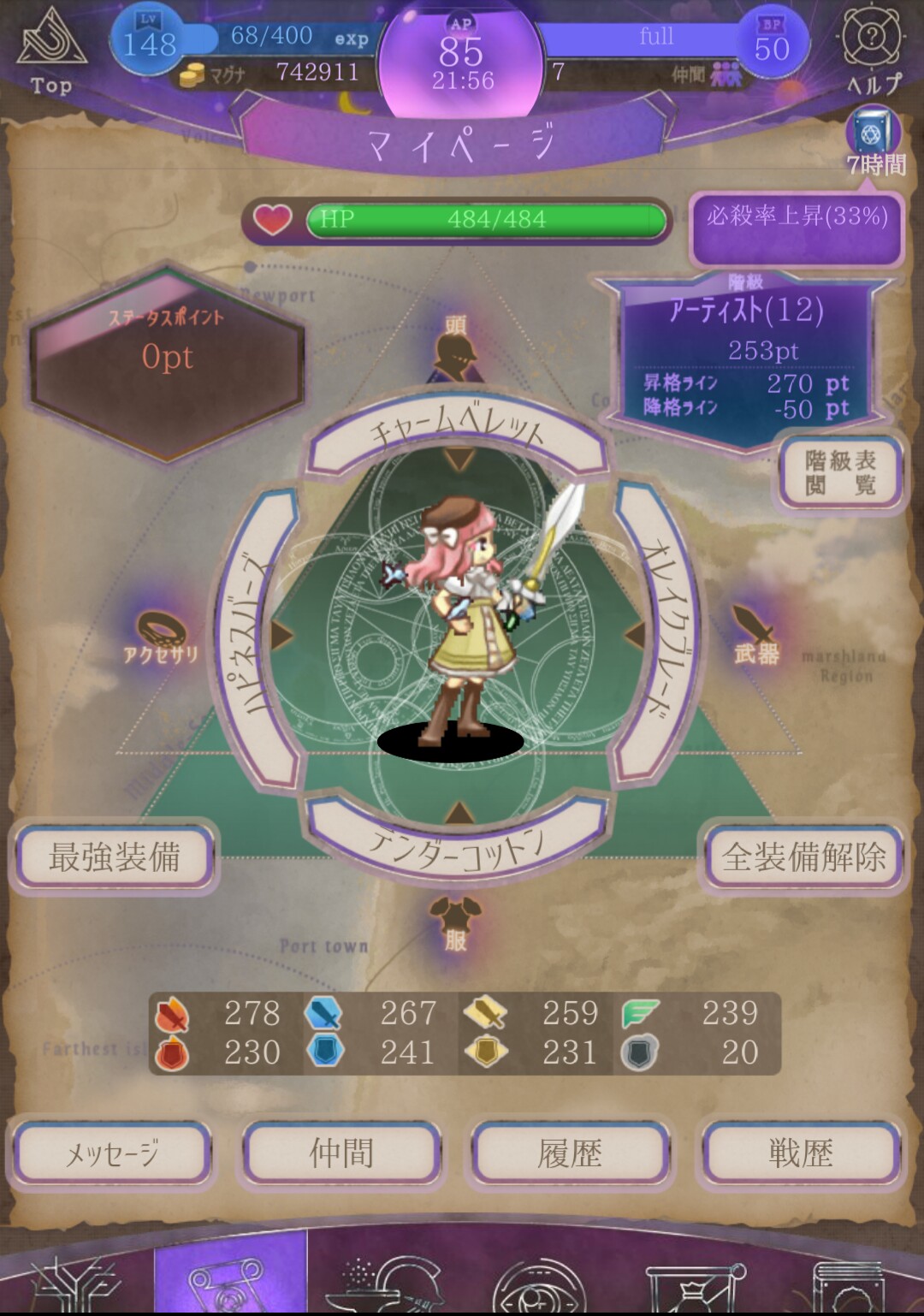Open the メッセージ messages
Screen dimensions: 924x1316
[x=111, y=1154]
